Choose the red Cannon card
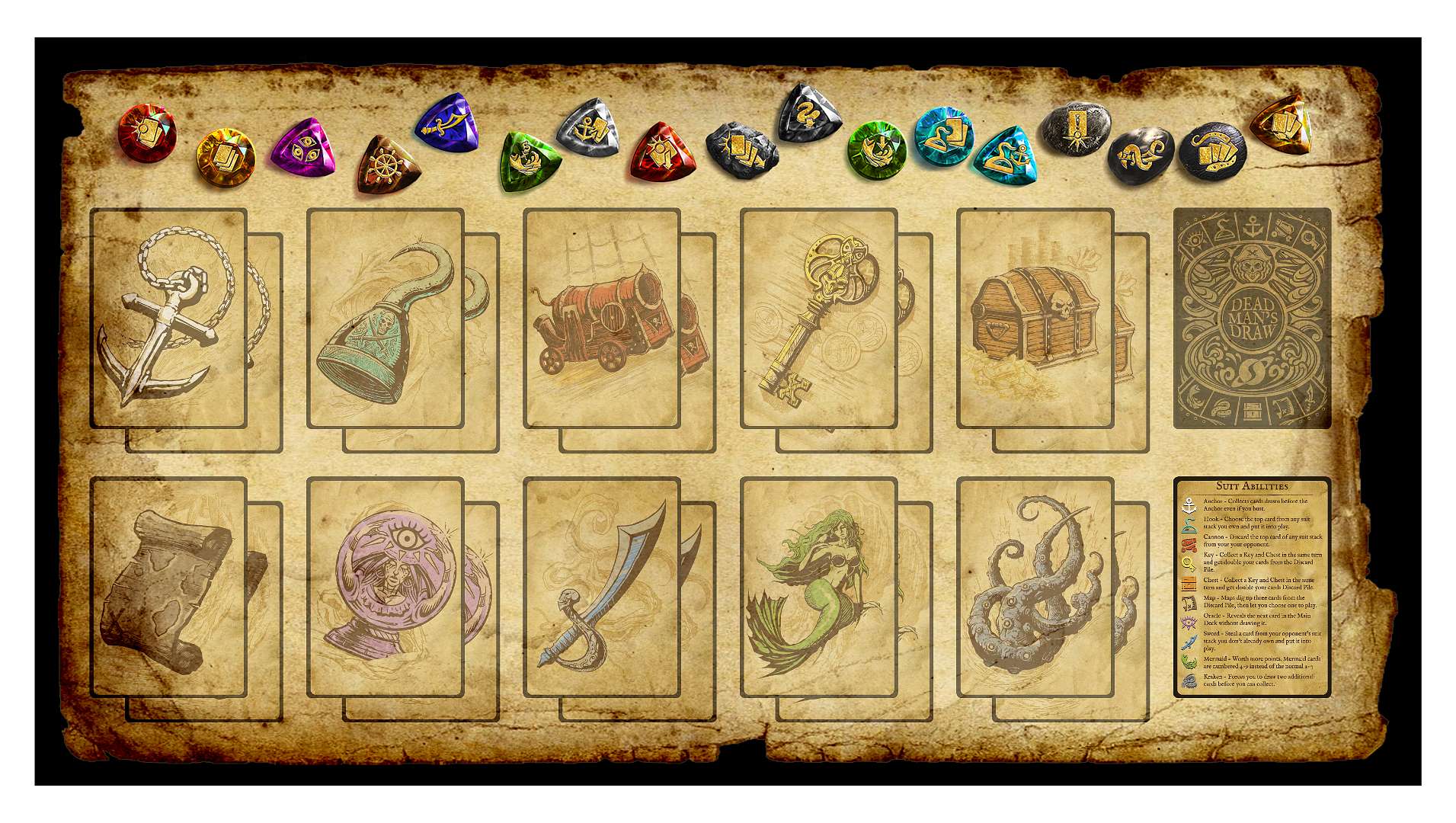This screenshot has width=1456, height=823. point(601,318)
